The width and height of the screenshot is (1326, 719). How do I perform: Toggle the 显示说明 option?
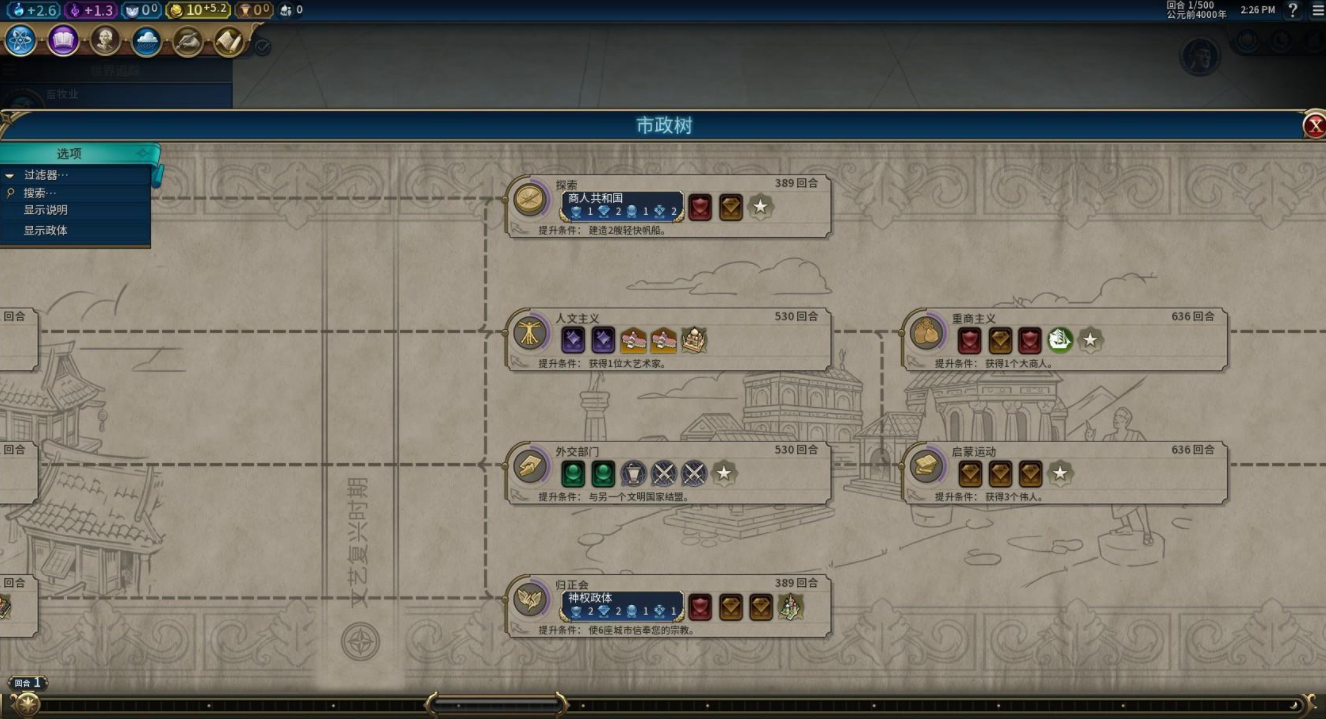pos(46,211)
